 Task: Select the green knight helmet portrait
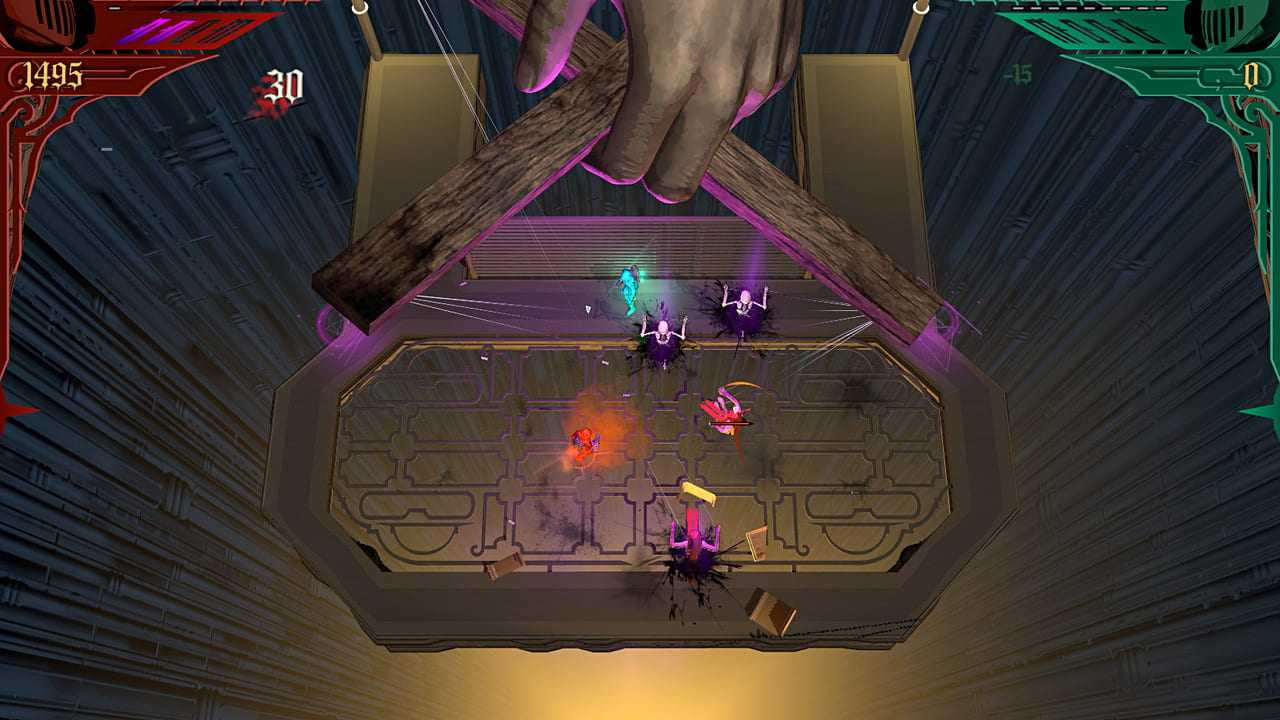[1236, 22]
